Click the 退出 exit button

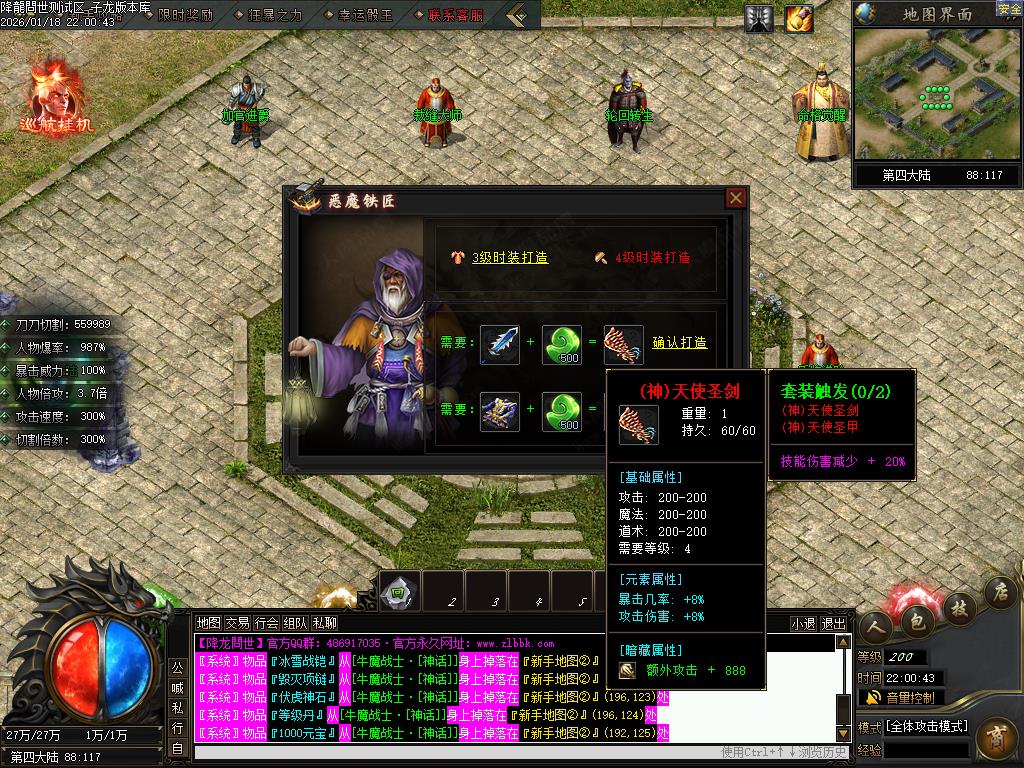pos(833,623)
